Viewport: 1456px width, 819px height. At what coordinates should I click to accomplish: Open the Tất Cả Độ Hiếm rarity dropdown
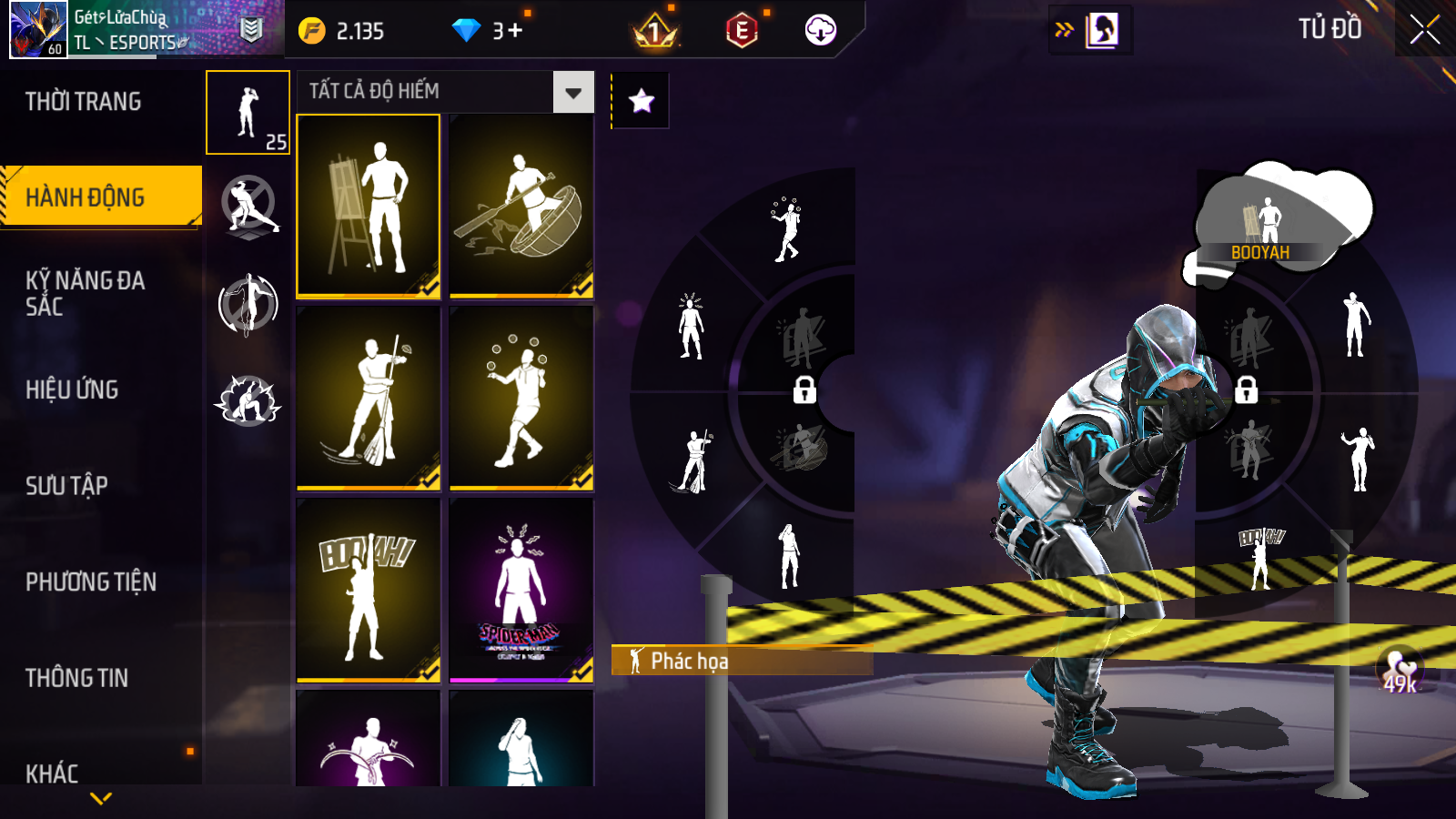(x=573, y=92)
